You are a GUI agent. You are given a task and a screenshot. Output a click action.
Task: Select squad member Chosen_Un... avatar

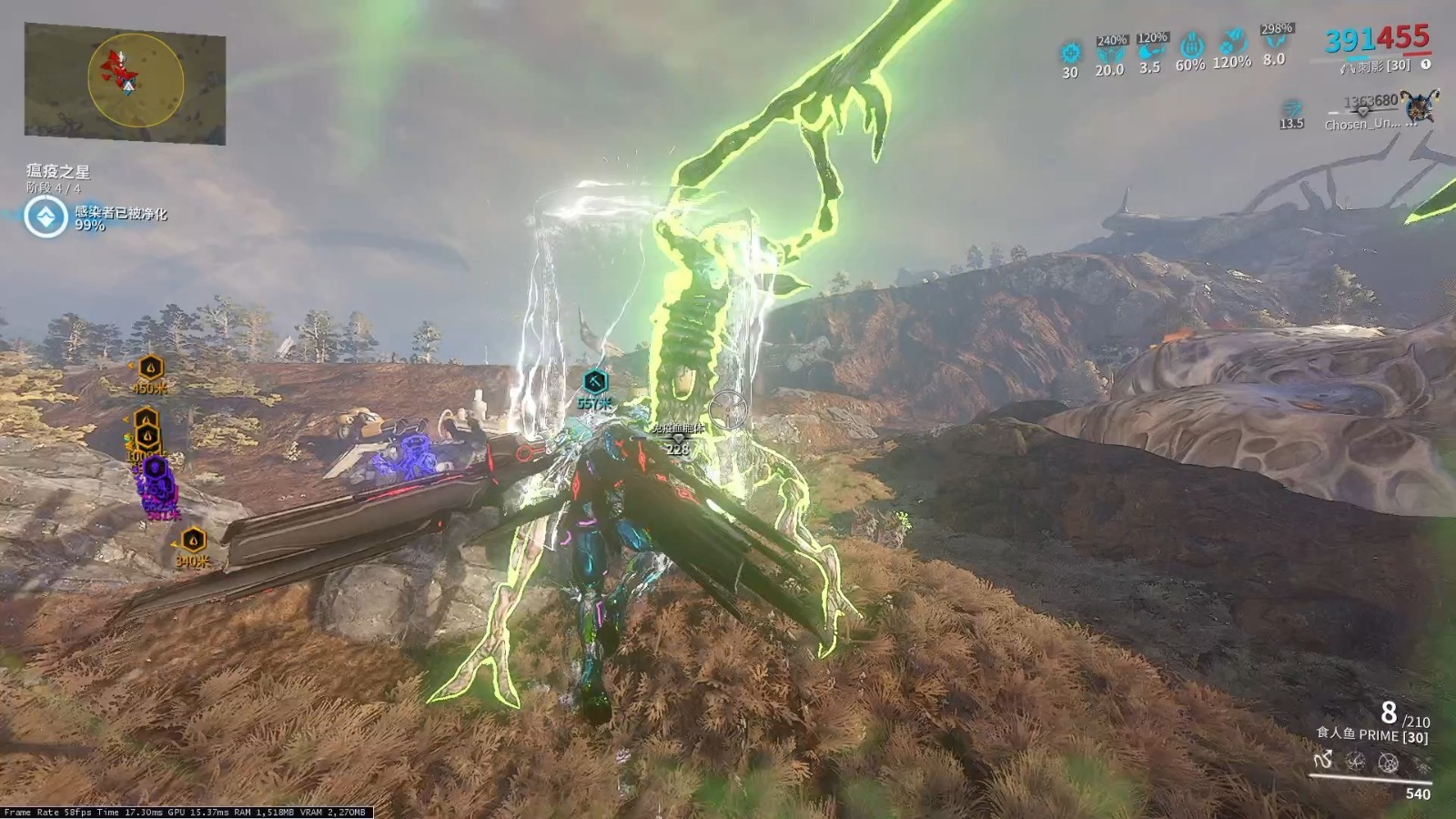(1419, 107)
